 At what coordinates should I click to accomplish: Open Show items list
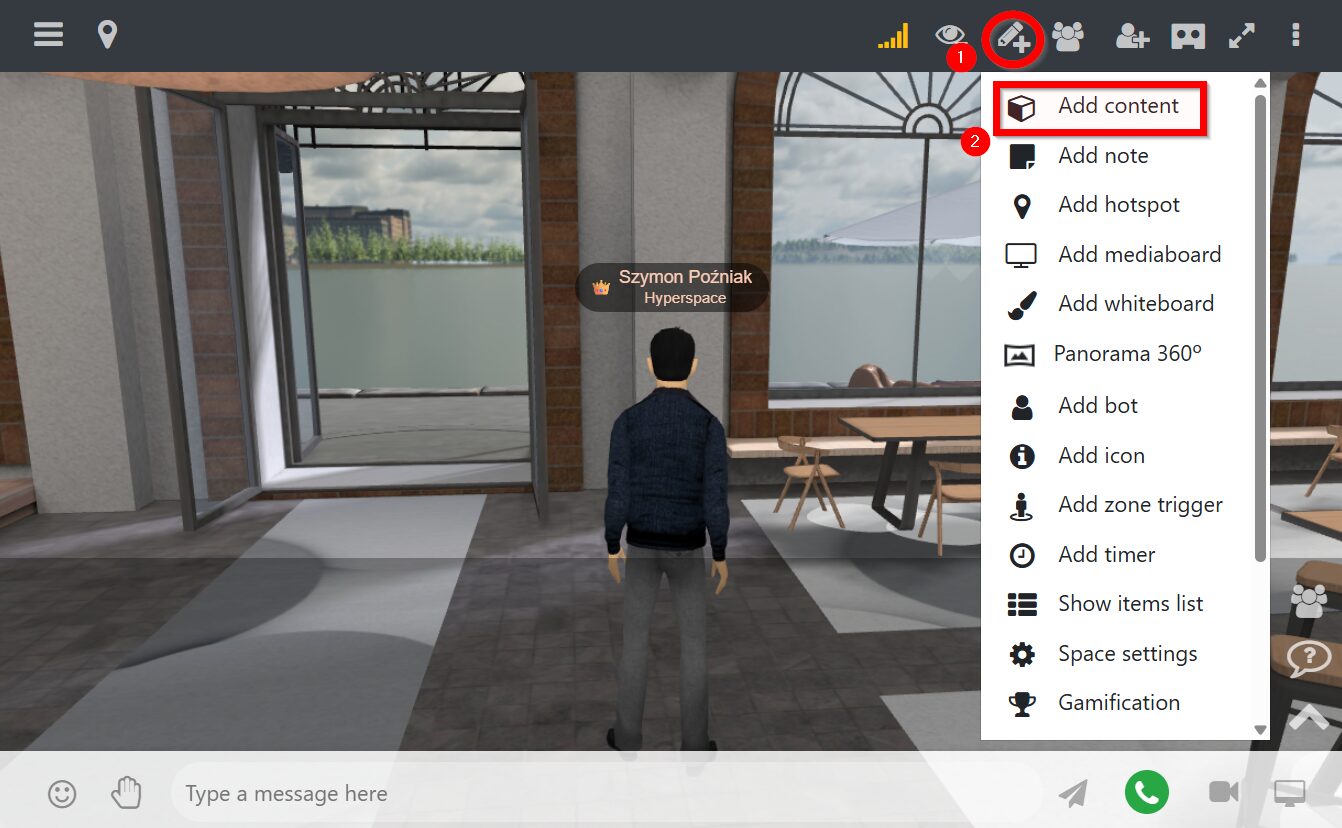pyautogui.click(x=1130, y=604)
